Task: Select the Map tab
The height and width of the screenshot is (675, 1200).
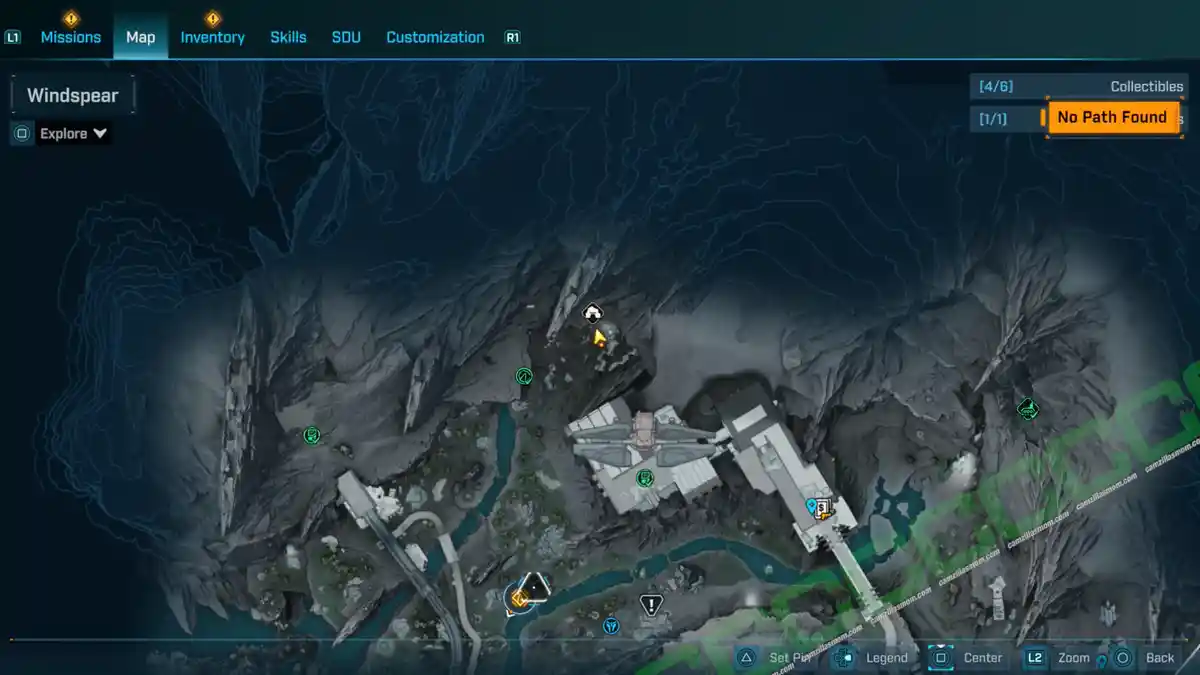Action: pos(140,37)
